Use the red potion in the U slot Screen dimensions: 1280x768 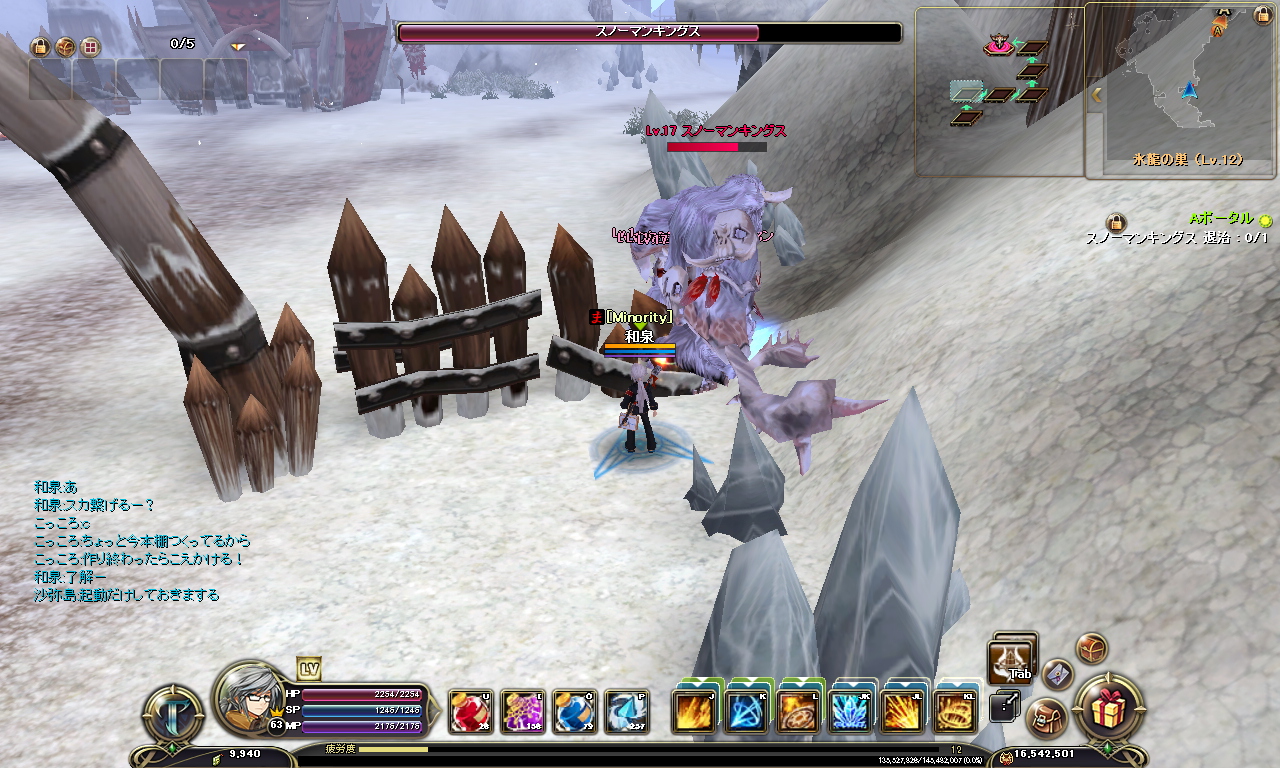pos(470,712)
